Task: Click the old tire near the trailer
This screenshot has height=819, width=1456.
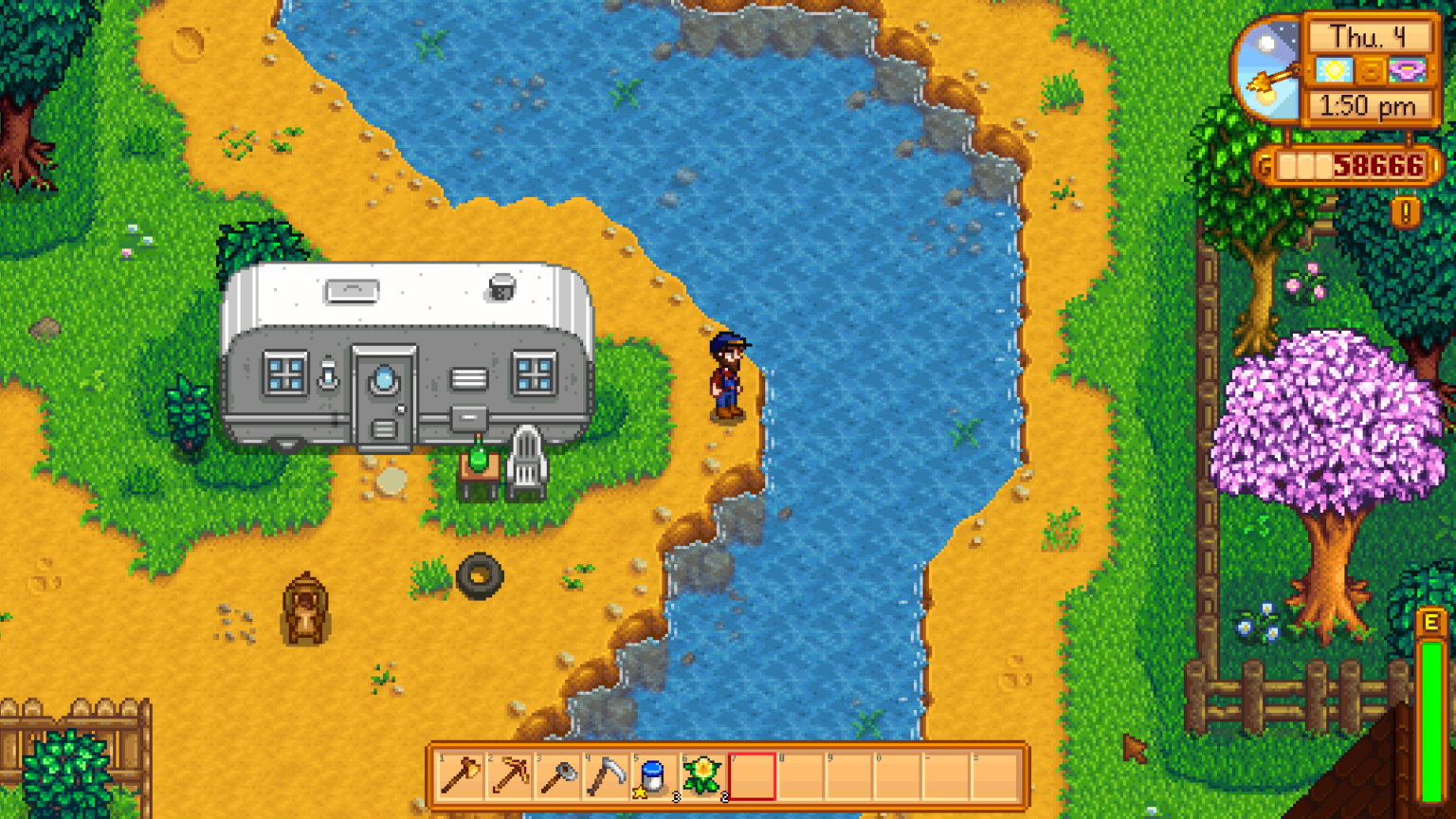Action: (x=482, y=573)
